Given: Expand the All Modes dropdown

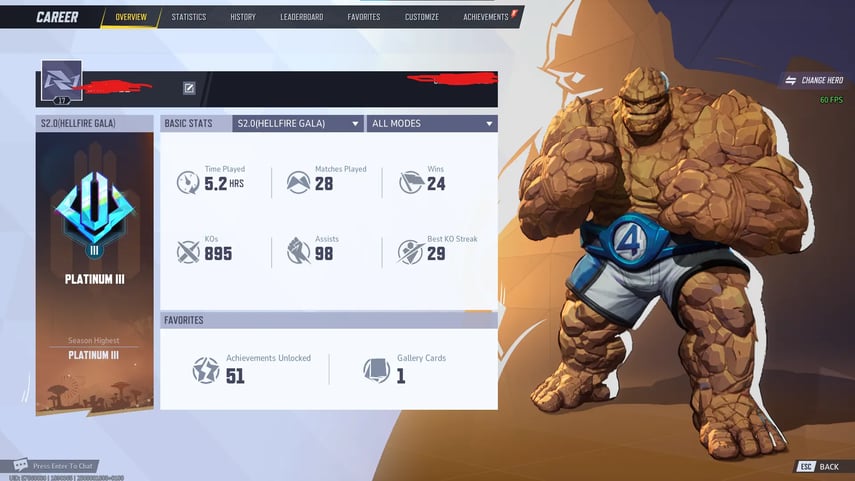Looking at the screenshot, I should [432, 123].
